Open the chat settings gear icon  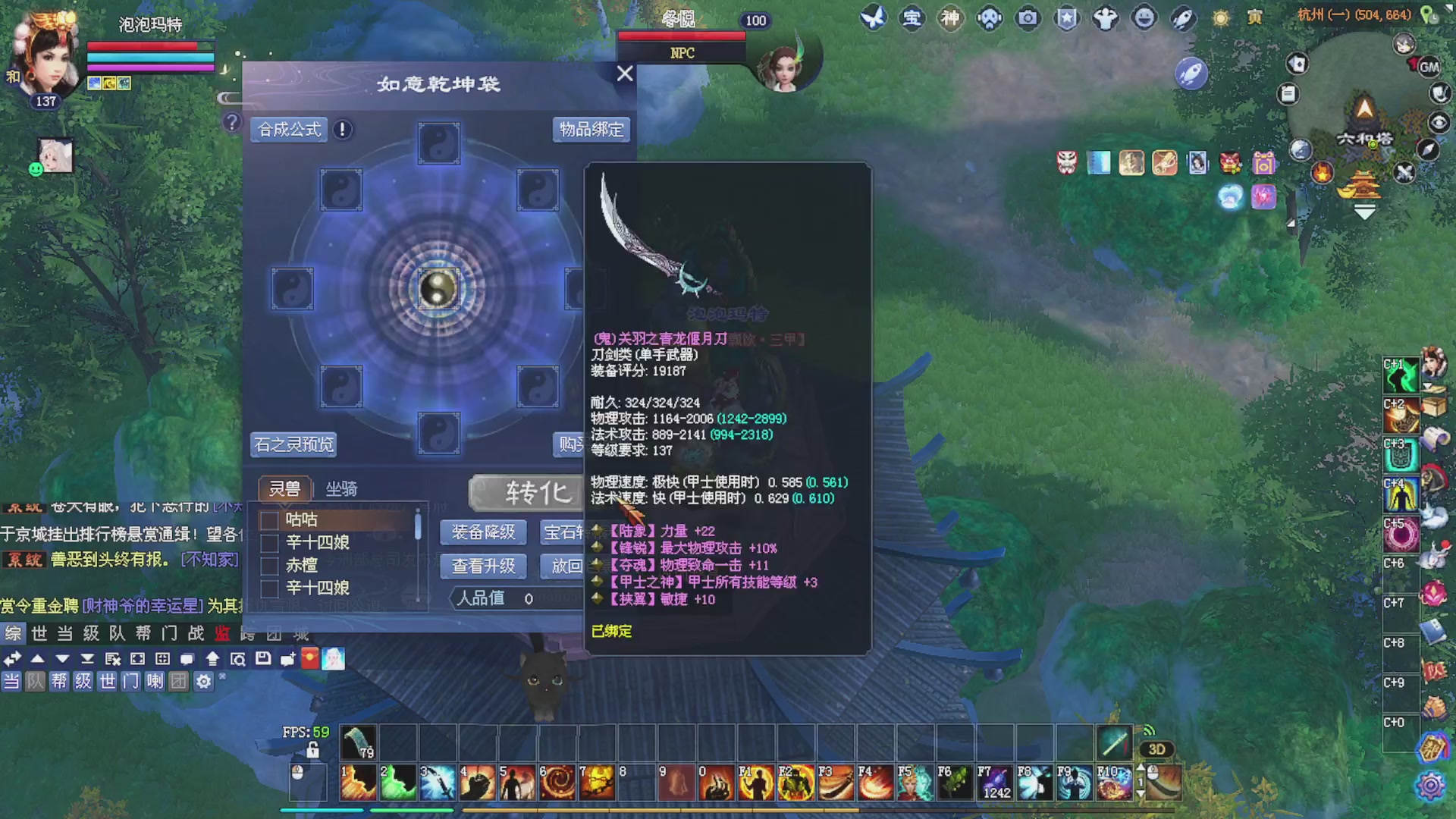point(202,682)
